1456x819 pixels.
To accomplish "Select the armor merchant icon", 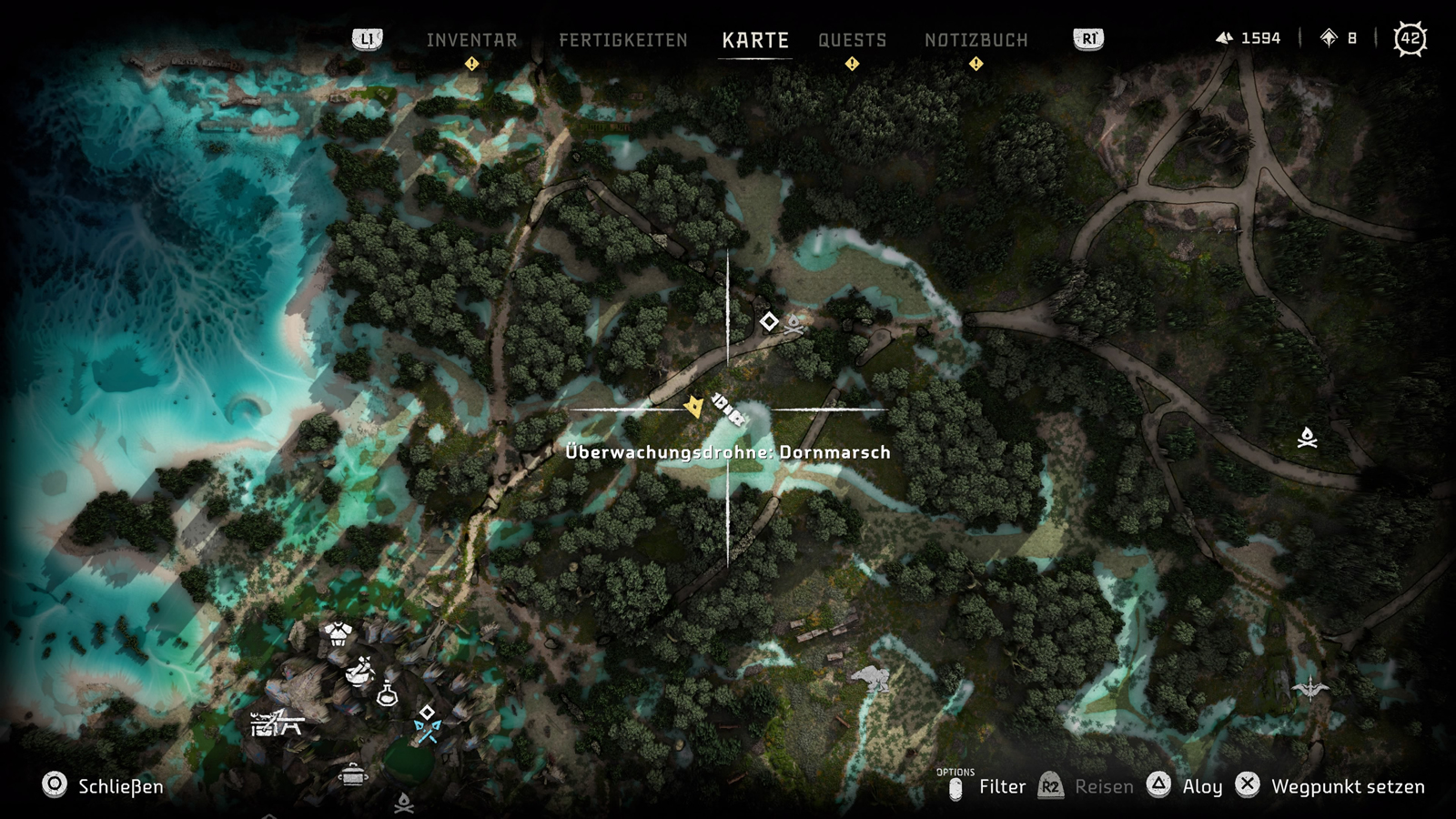I will pos(338,634).
